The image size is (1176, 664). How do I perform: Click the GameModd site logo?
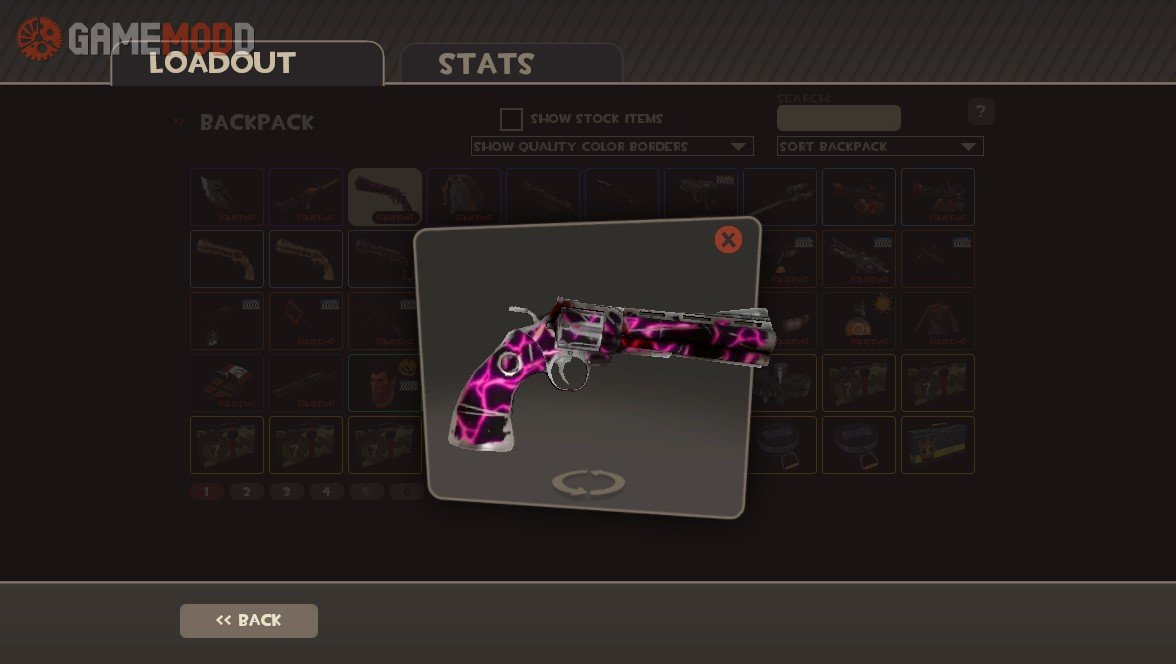pyautogui.click(x=135, y=38)
